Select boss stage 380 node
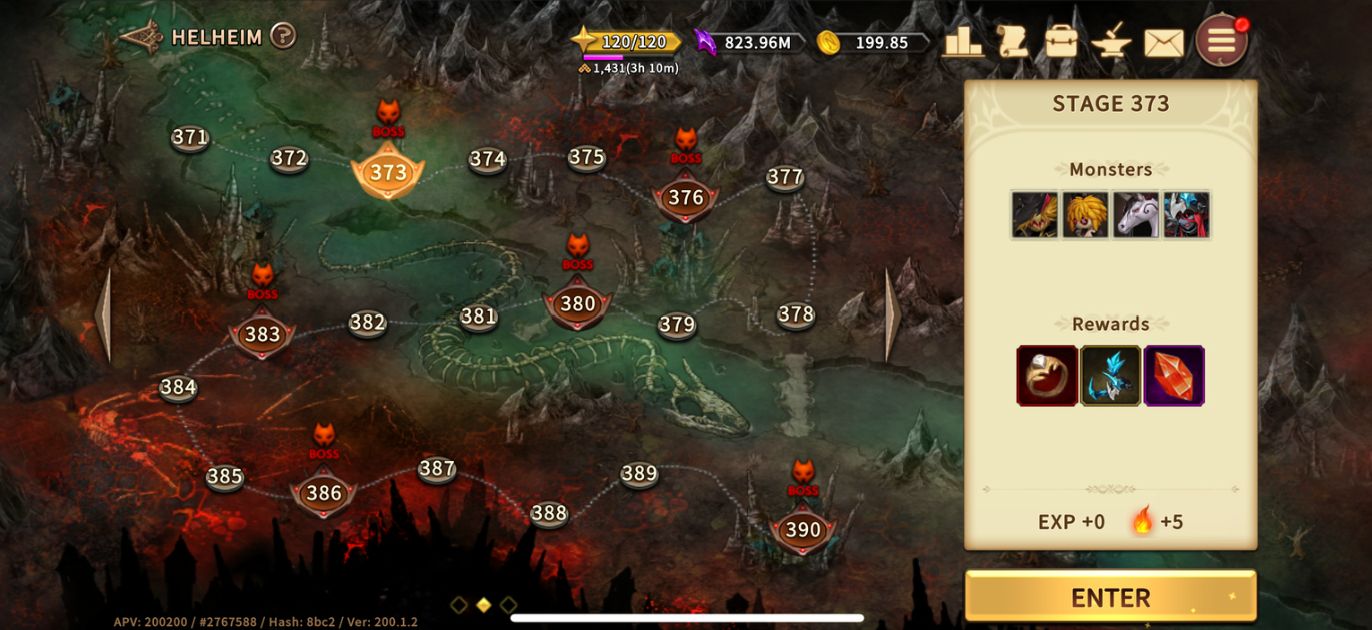Viewport: 1372px width, 630px height. pyautogui.click(x=577, y=304)
